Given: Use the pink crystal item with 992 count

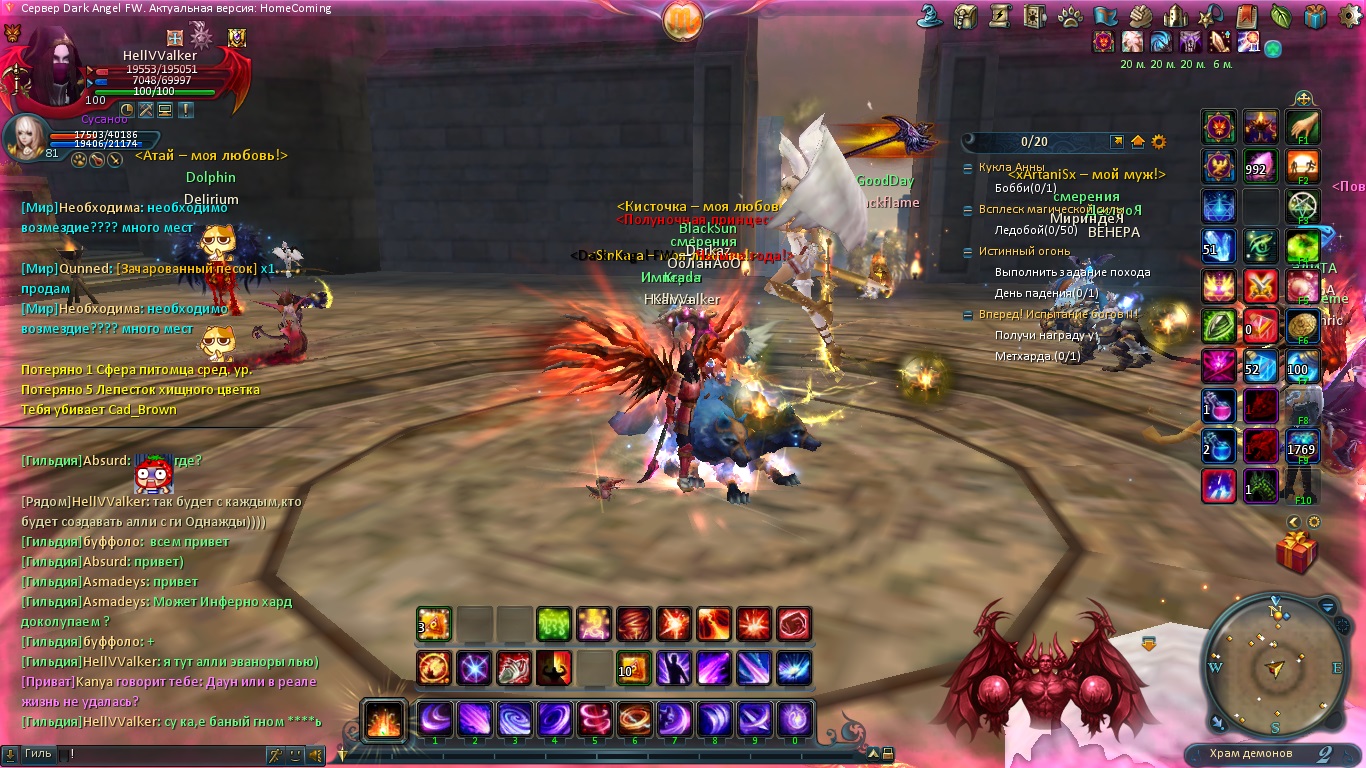Looking at the screenshot, I should 1261,166.
